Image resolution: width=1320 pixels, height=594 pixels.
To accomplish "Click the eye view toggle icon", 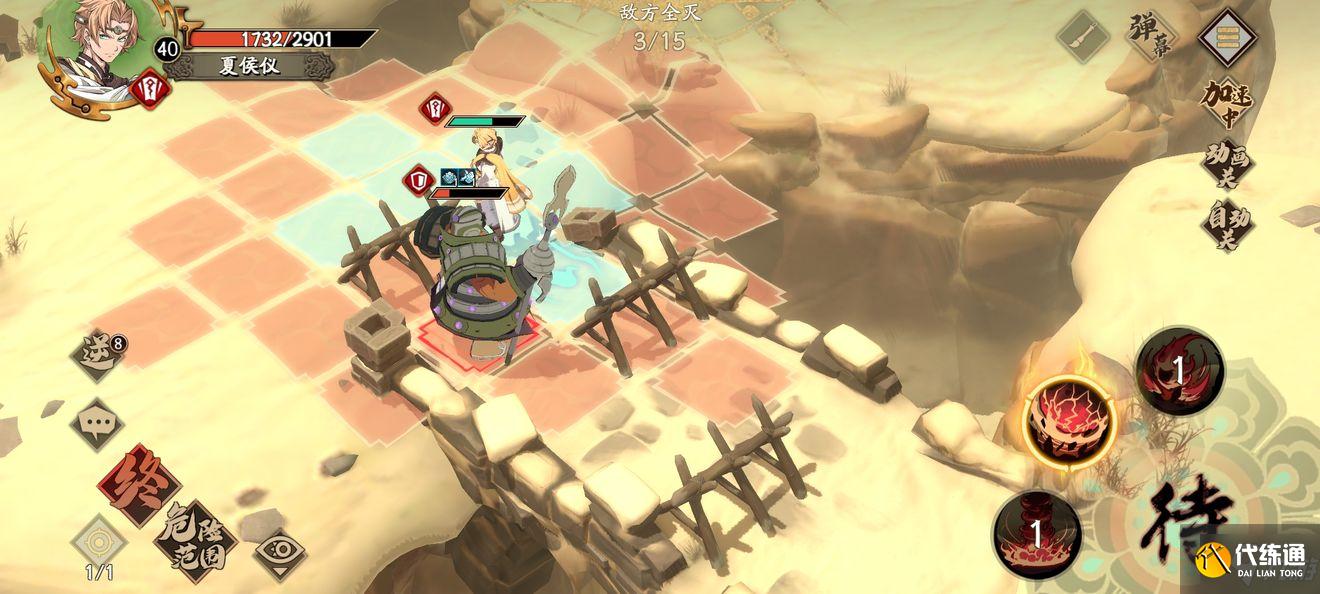I will 279,553.
